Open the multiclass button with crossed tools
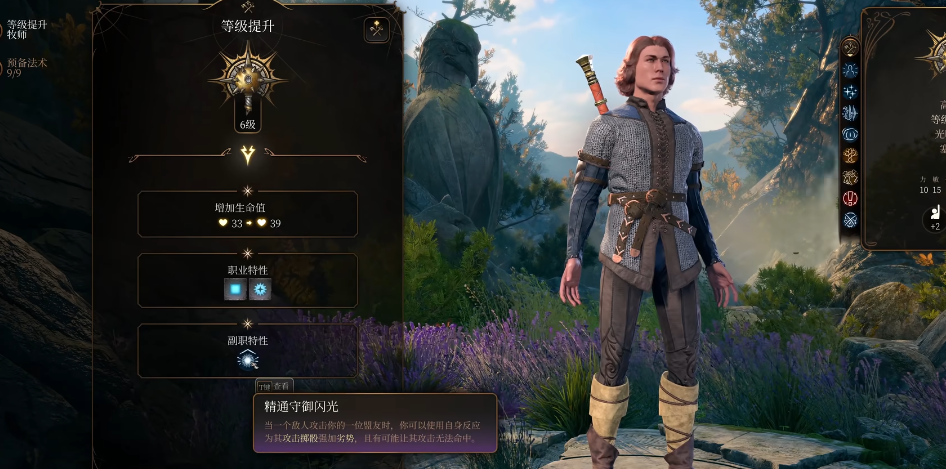The width and height of the screenshot is (946, 469). pos(377,30)
